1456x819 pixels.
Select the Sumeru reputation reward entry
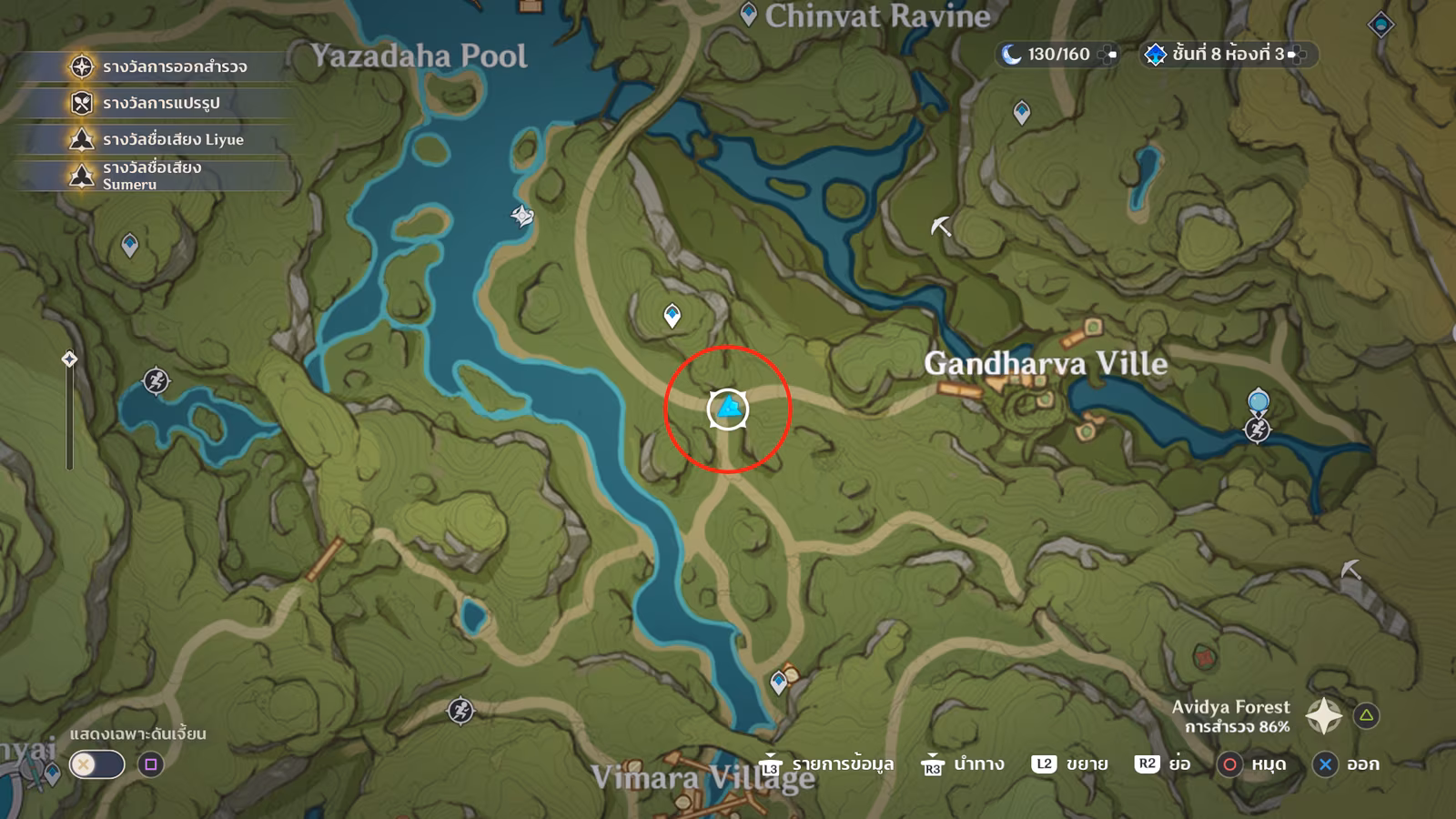tap(151, 175)
